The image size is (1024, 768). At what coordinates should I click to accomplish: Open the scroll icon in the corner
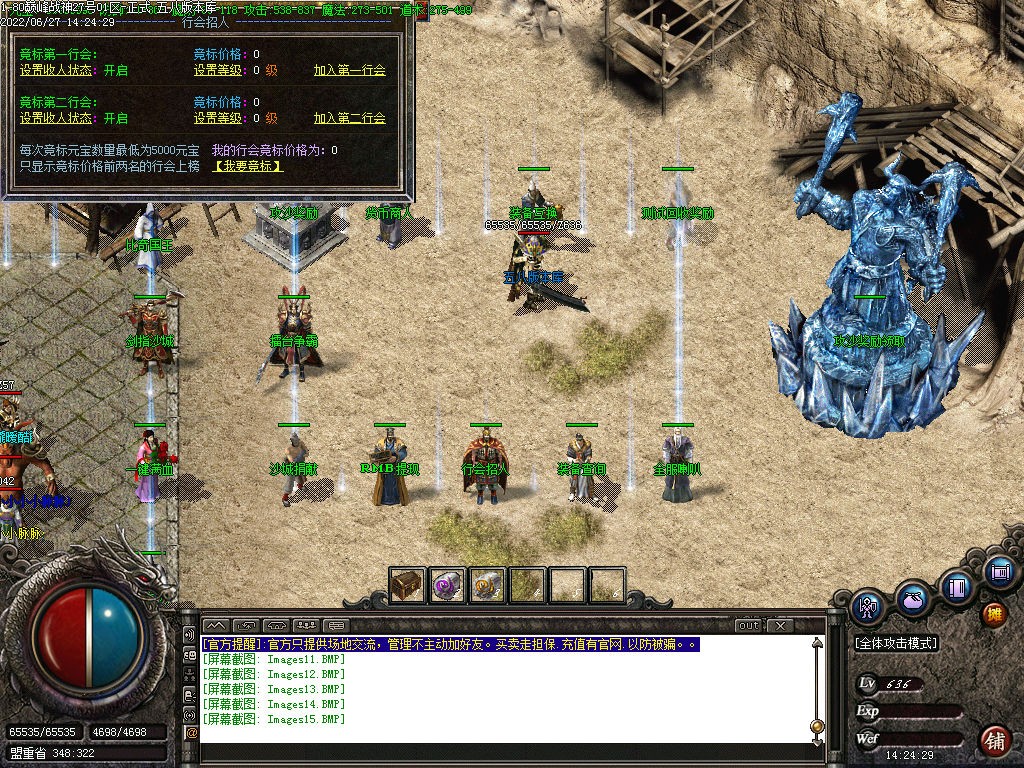click(x=998, y=572)
